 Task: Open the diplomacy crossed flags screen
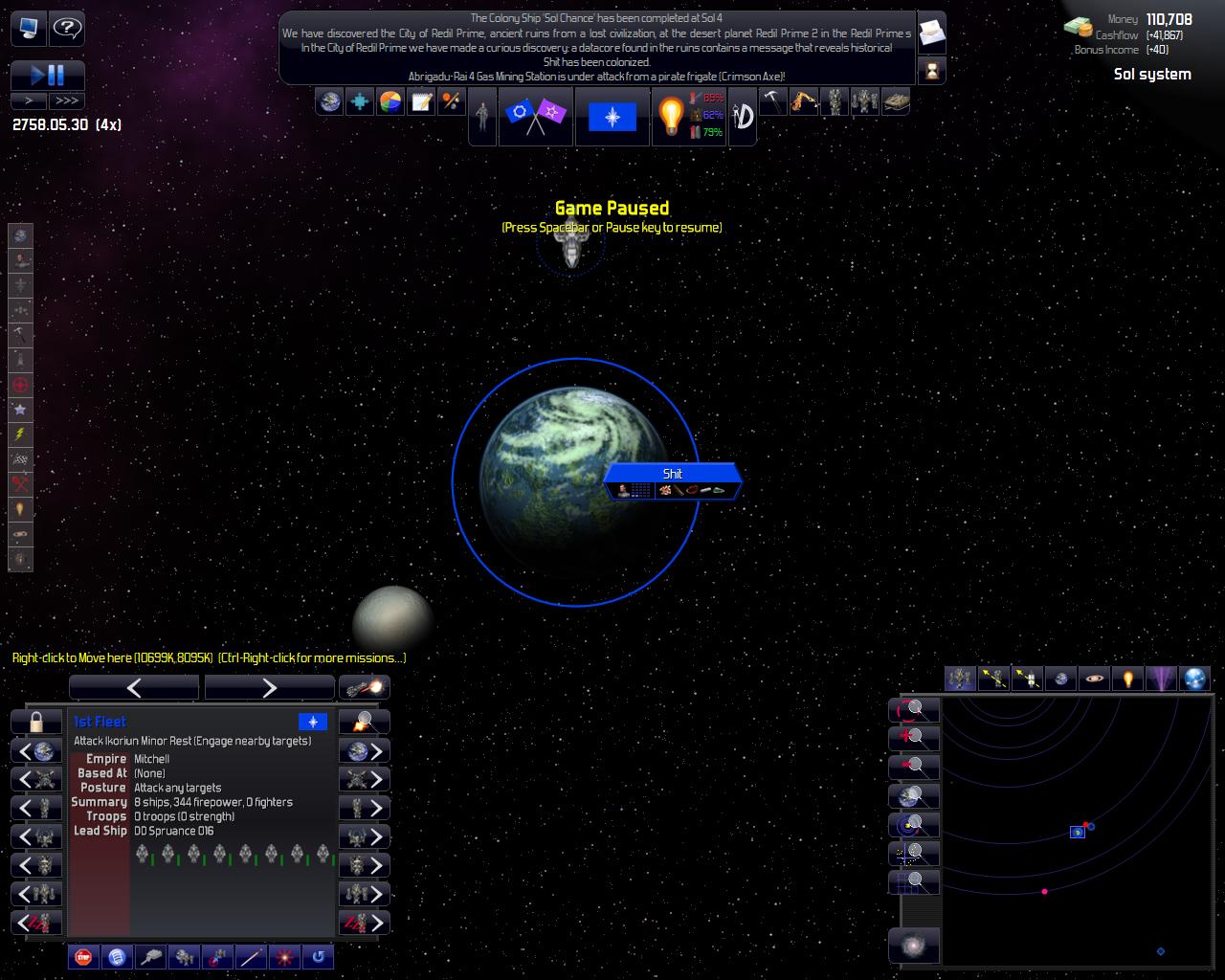pyautogui.click(x=535, y=117)
